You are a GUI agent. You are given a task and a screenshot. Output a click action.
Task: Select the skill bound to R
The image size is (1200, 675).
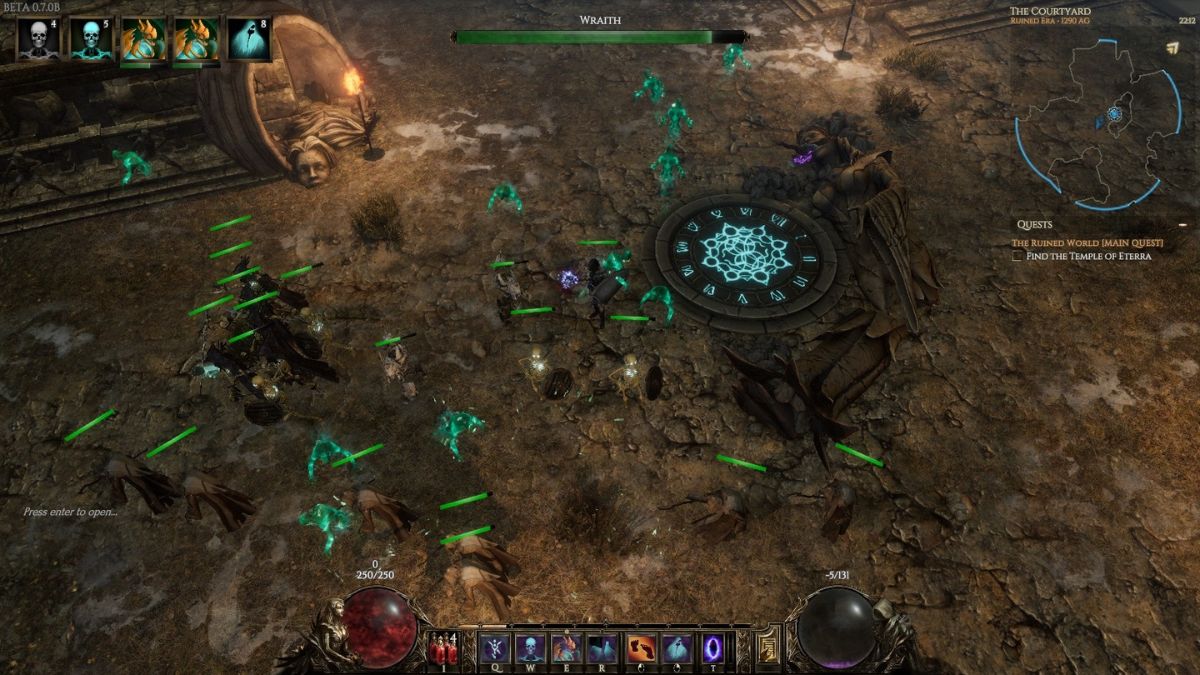602,649
